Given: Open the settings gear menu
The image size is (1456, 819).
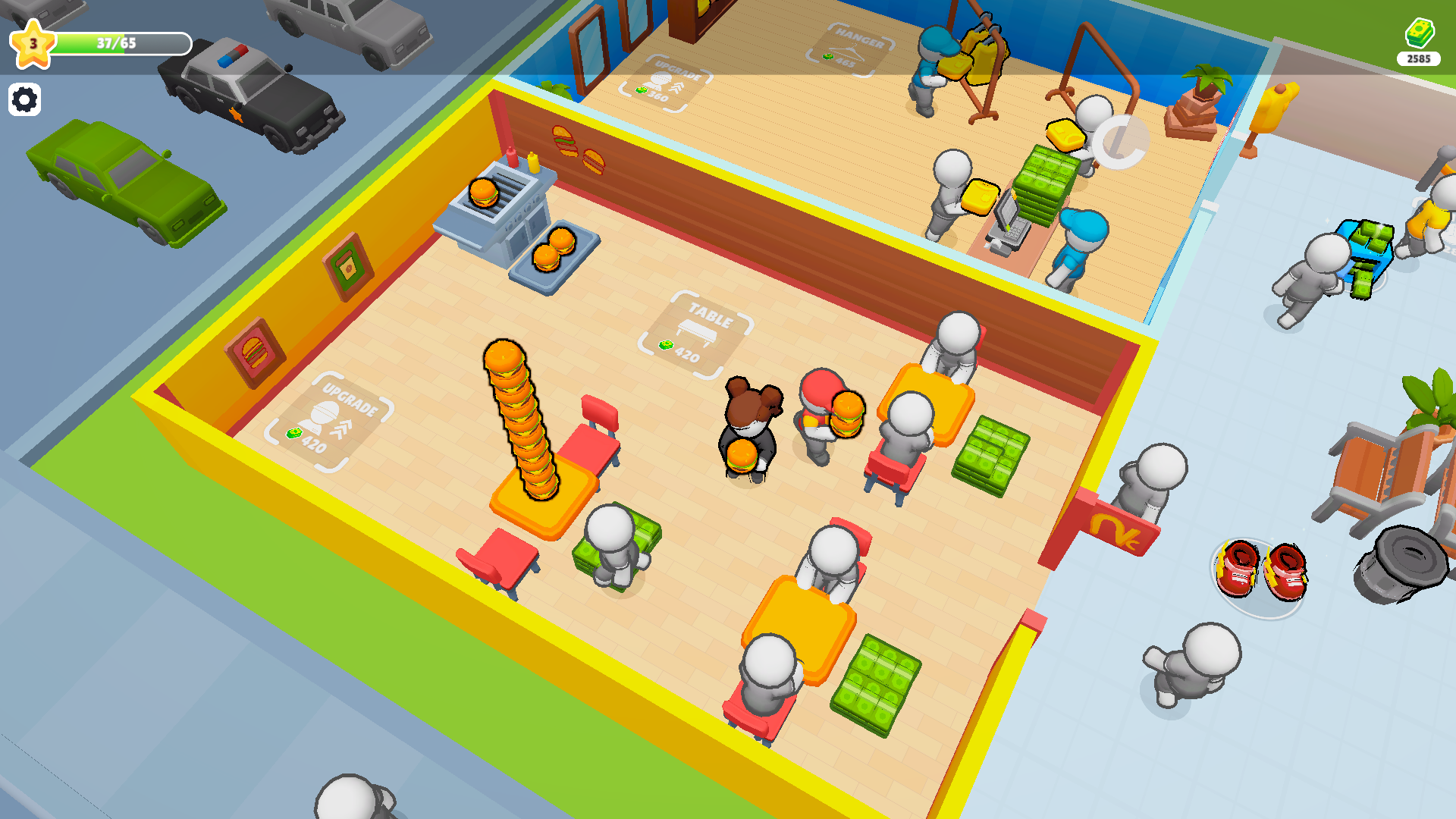Looking at the screenshot, I should coord(26,99).
